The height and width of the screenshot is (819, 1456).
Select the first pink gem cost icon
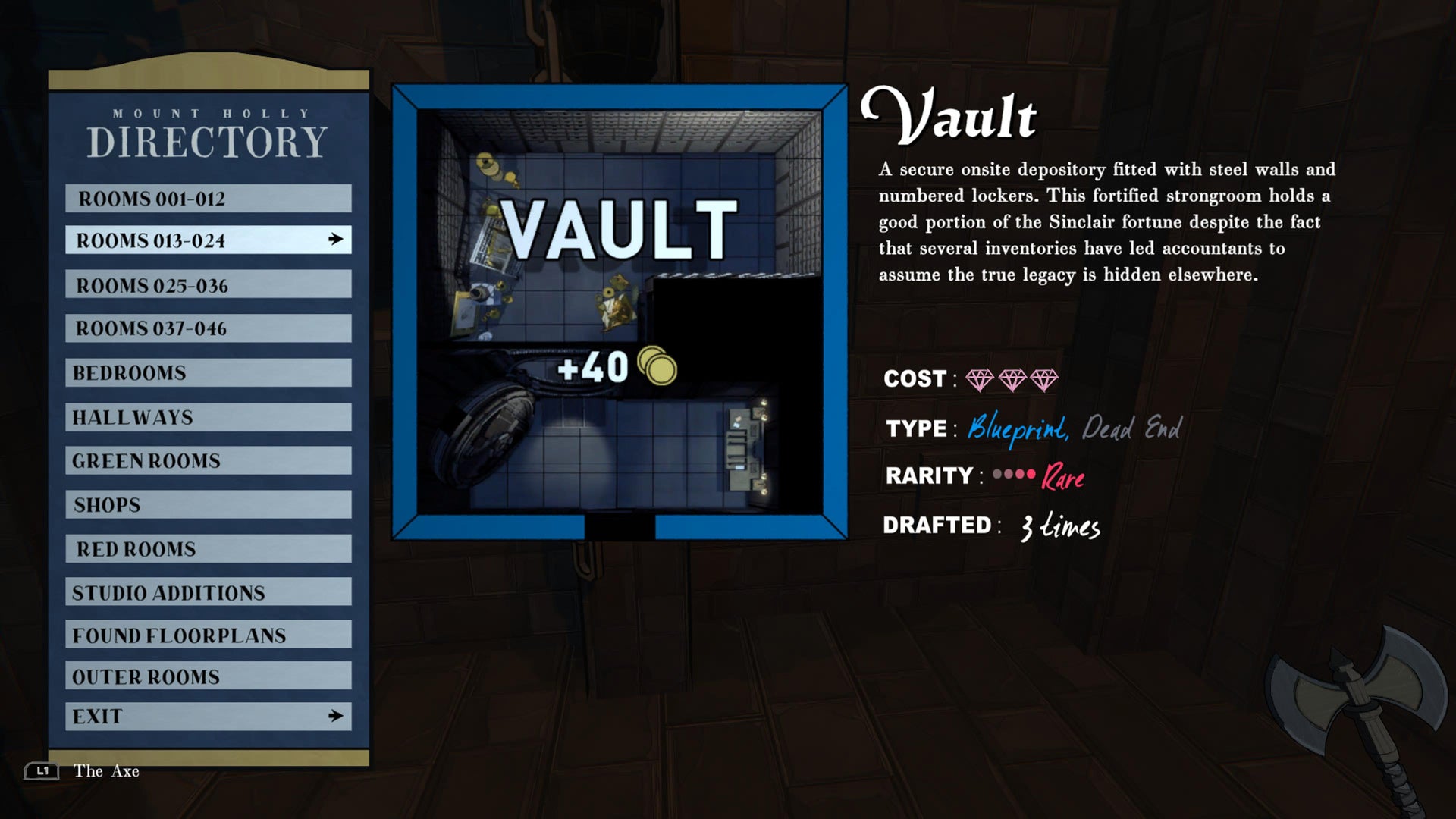[981, 378]
